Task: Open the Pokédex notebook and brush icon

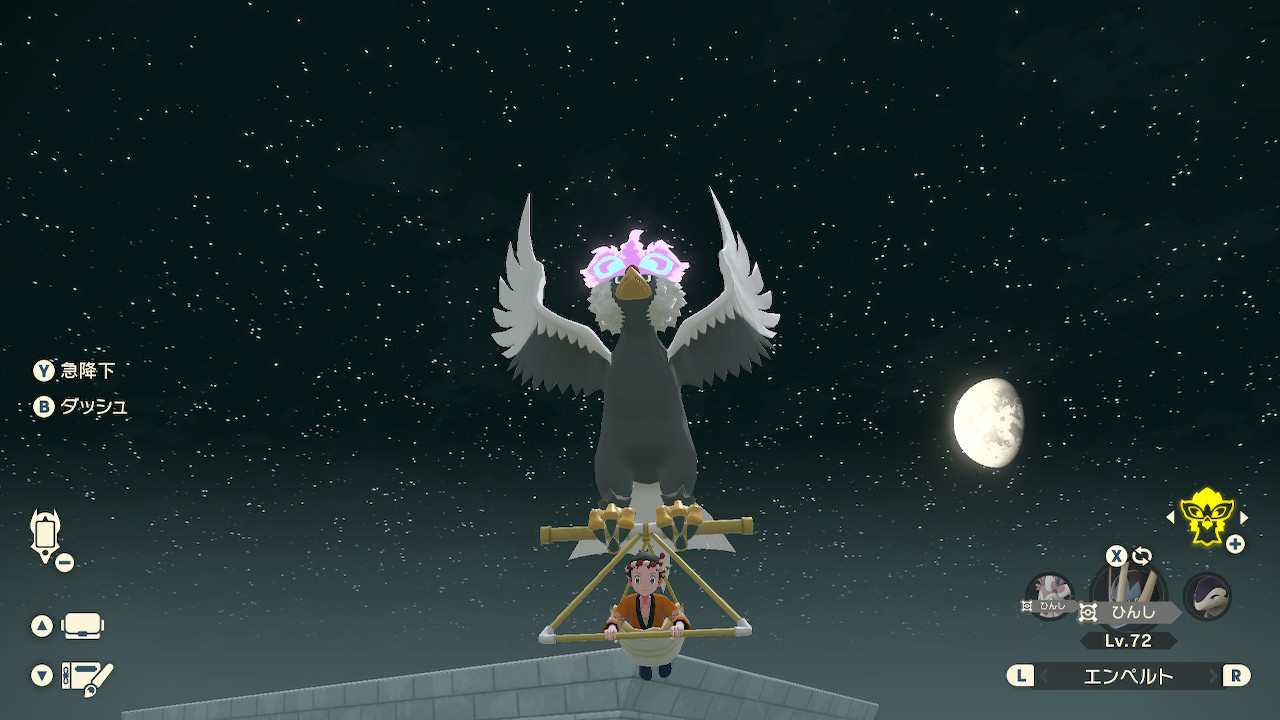Action: (87, 677)
